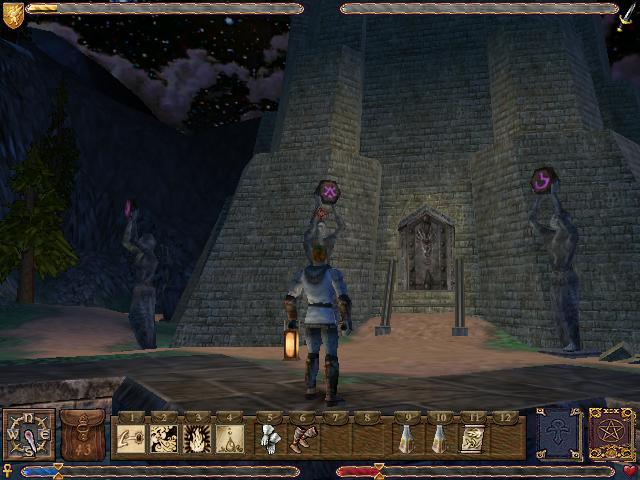Read the rolled scroll in belt slot 11

pos(473,439)
